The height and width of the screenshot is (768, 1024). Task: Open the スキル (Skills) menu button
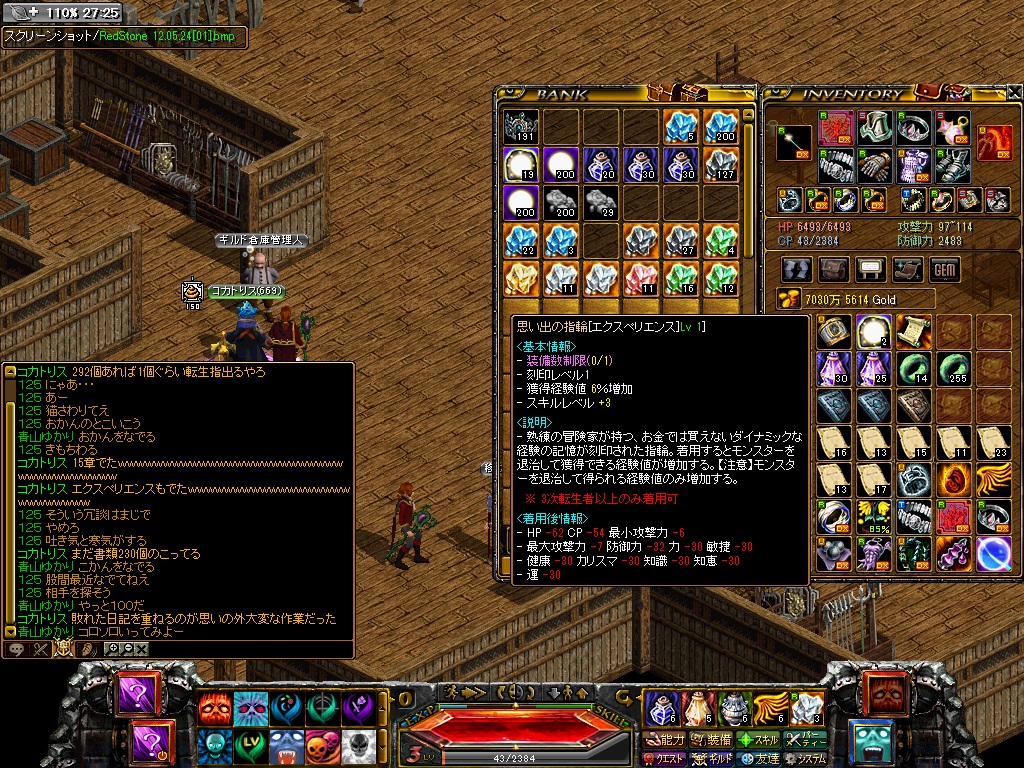coord(759,740)
